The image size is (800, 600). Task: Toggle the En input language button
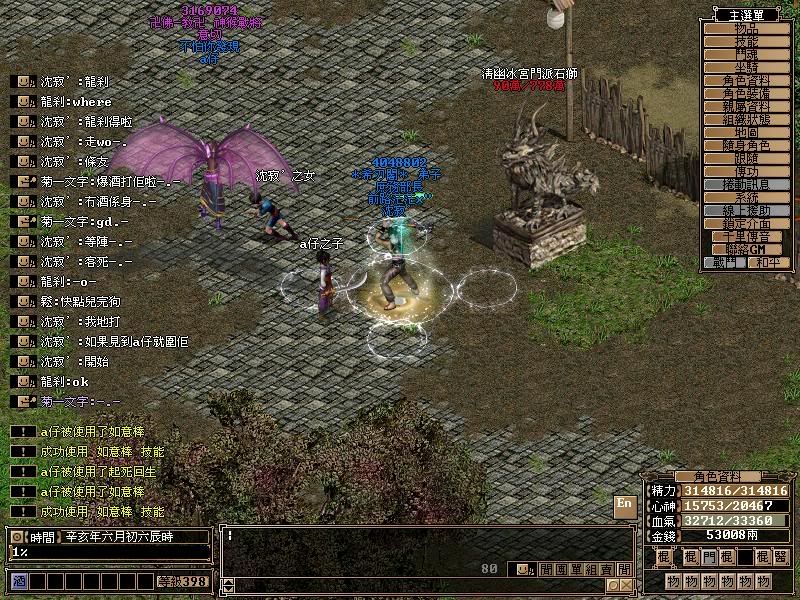[x=623, y=505]
